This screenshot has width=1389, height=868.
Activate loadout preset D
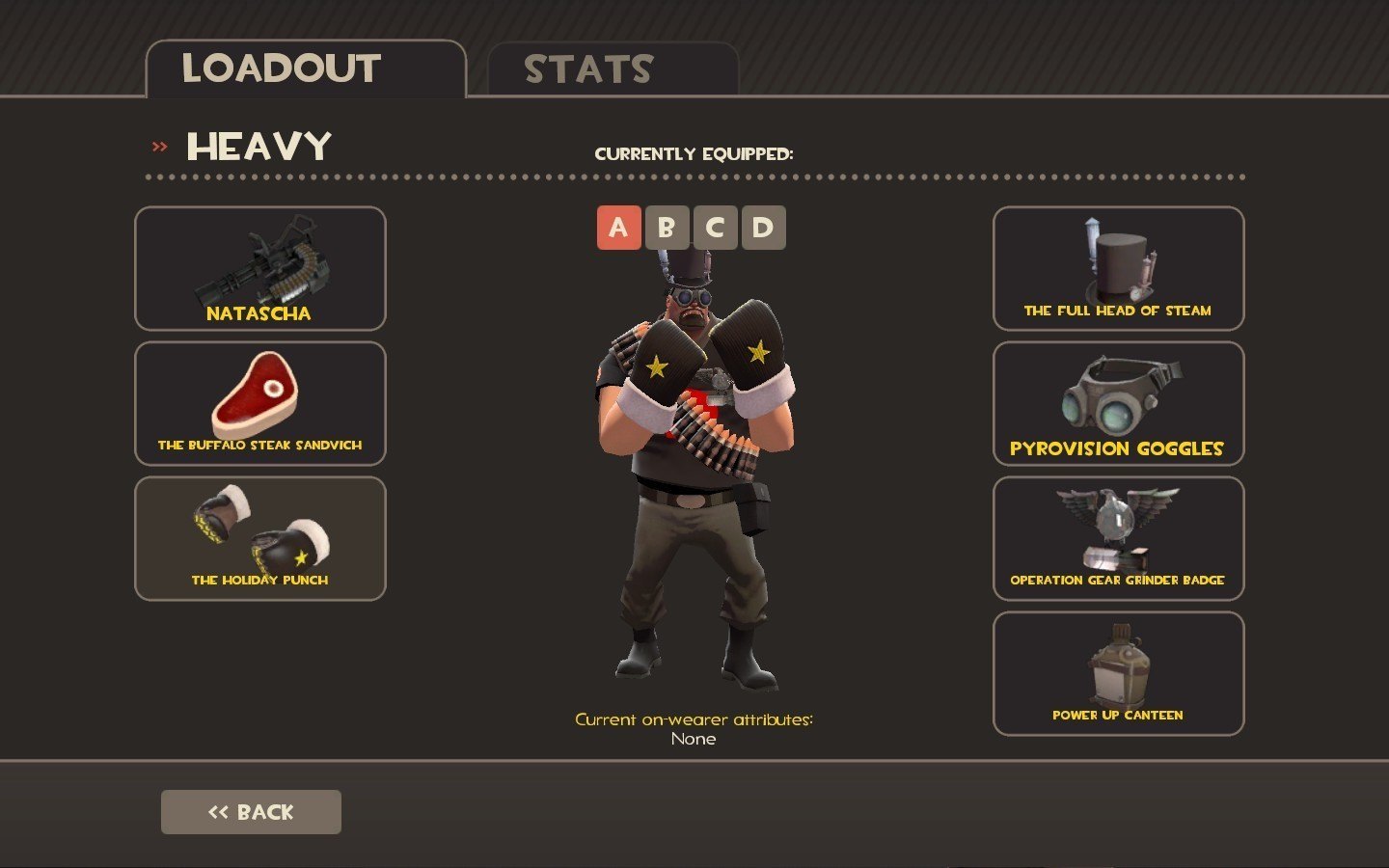pos(763,228)
